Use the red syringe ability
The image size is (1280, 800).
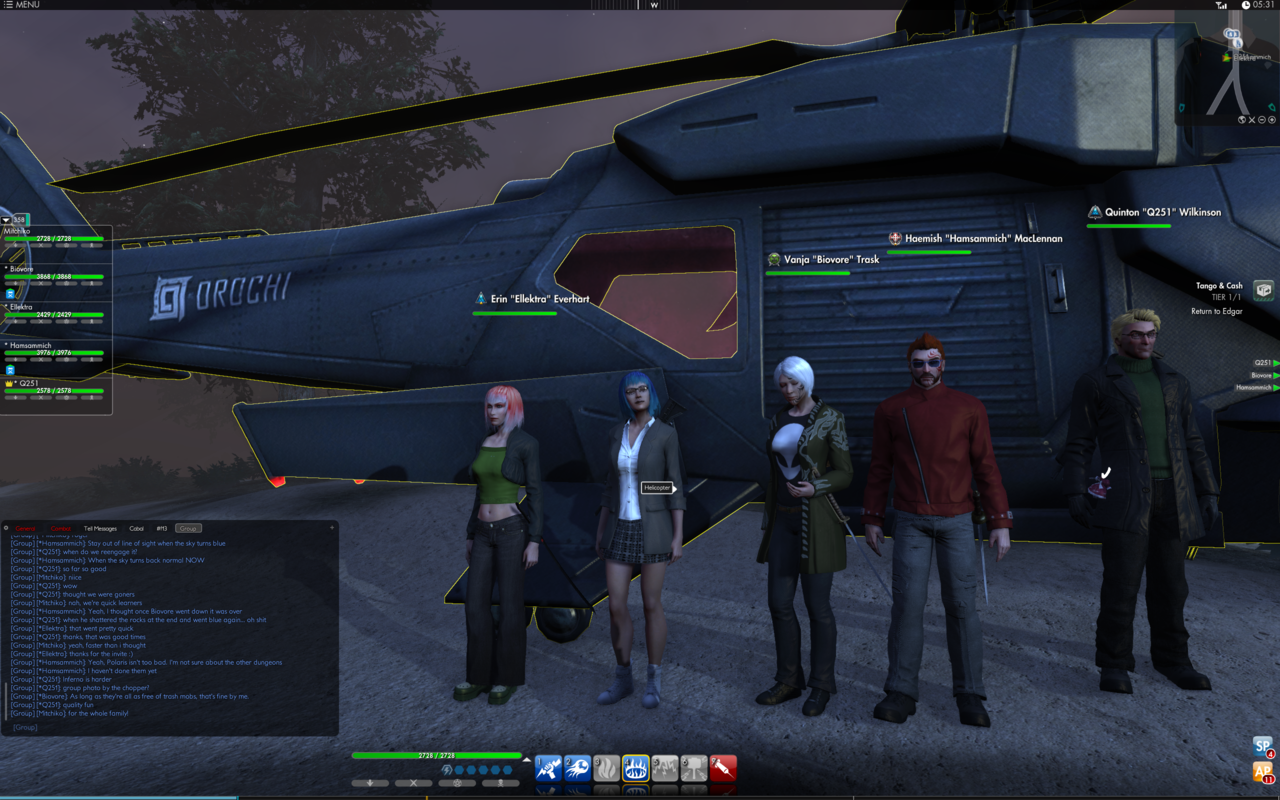723,768
